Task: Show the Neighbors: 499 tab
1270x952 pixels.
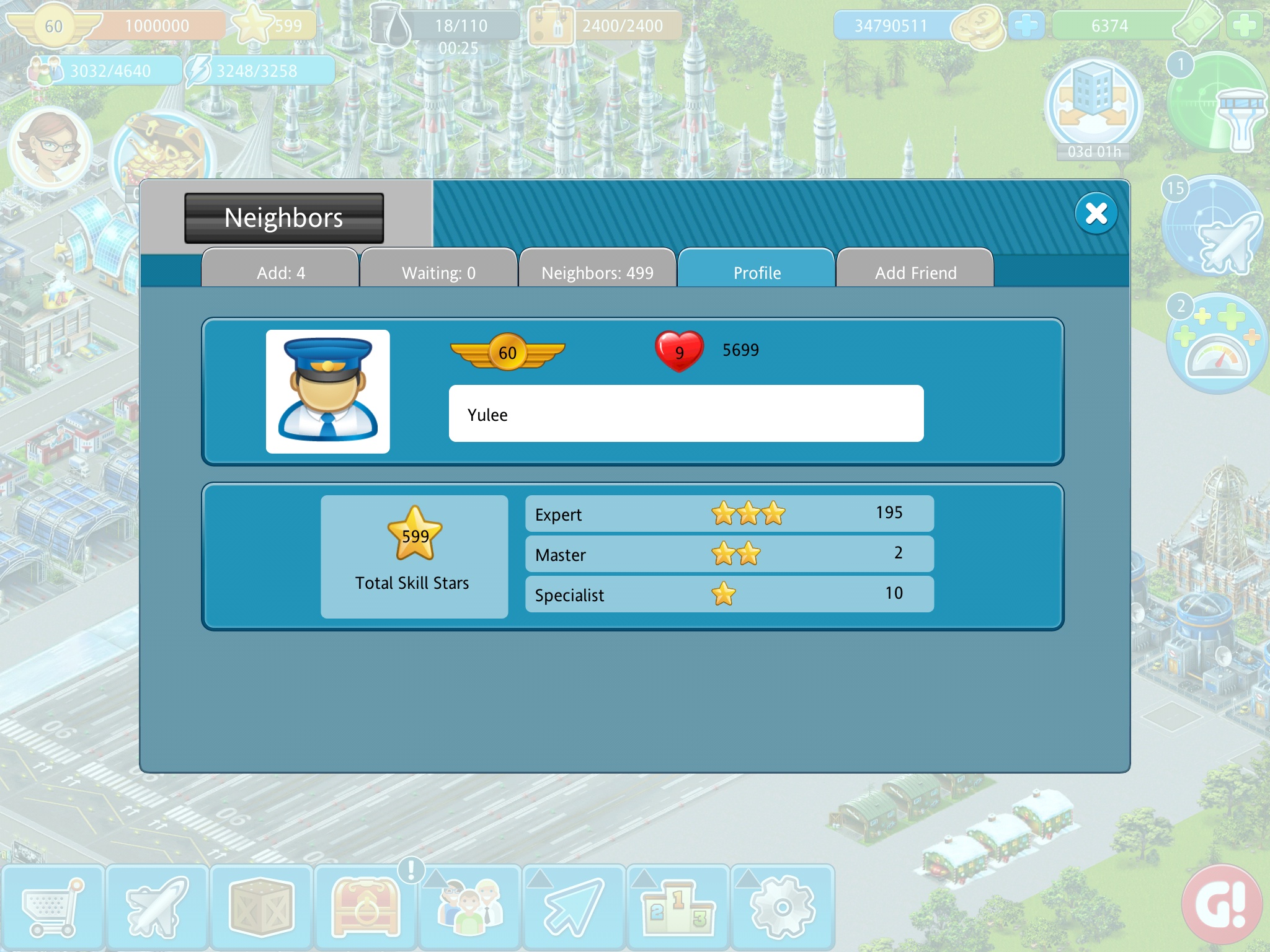Action: pyautogui.click(x=597, y=271)
